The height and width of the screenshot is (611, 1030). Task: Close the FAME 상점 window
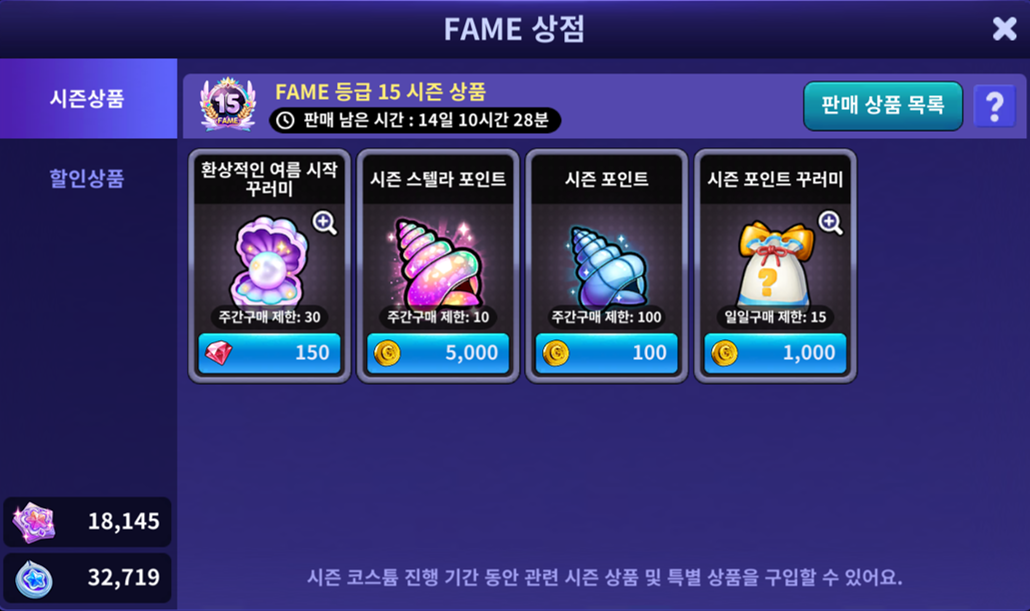point(1004,29)
